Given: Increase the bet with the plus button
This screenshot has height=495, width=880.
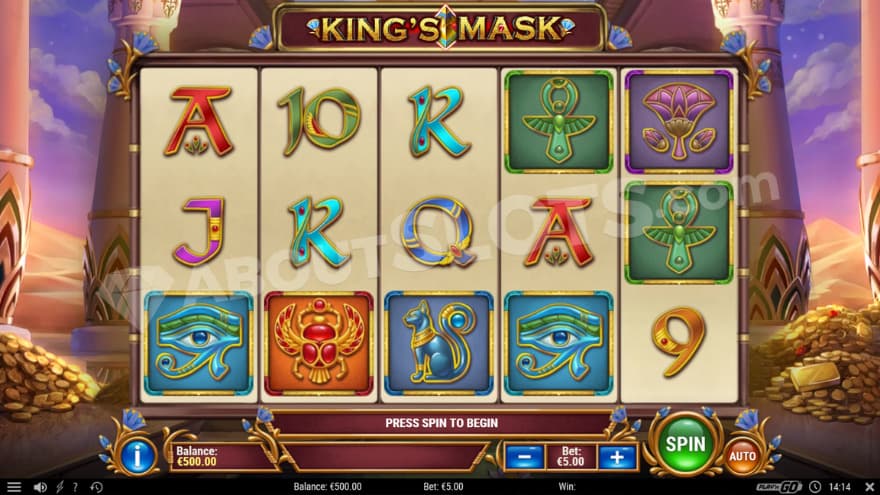Looking at the screenshot, I should [617, 457].
